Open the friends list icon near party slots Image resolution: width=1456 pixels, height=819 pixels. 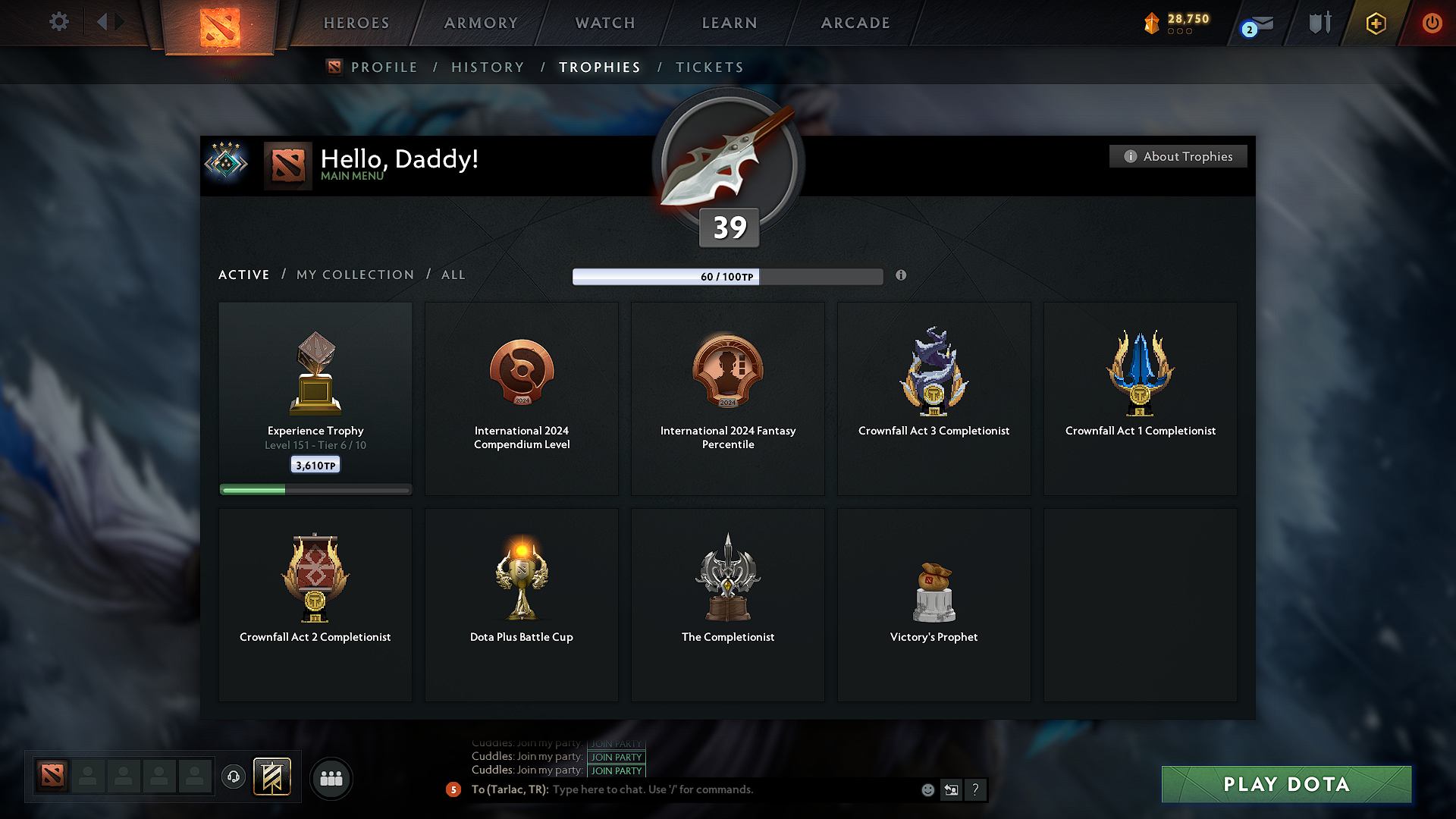coord(331,778)
